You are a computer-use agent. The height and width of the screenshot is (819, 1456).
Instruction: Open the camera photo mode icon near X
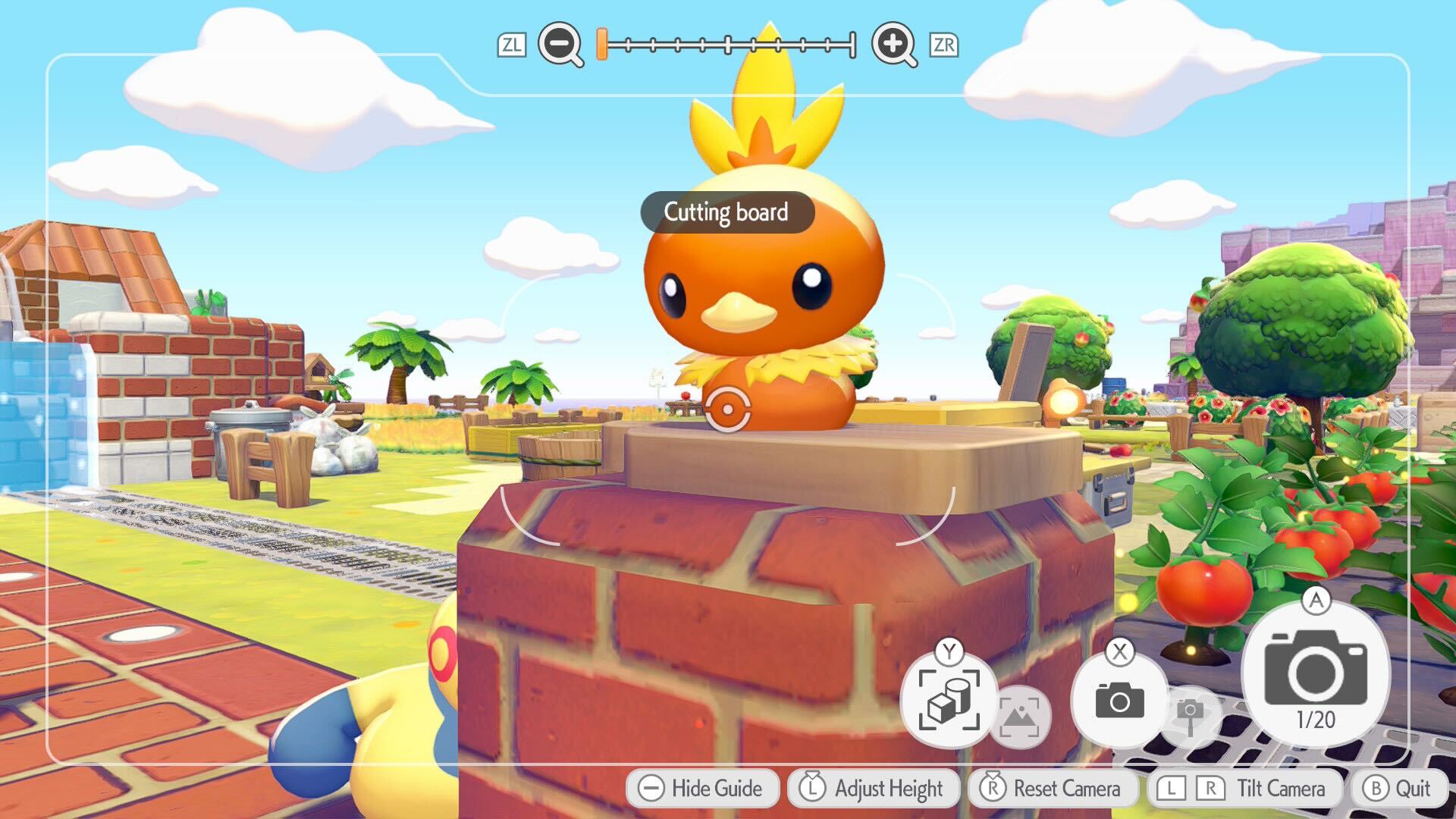[x=1120, y=698]
